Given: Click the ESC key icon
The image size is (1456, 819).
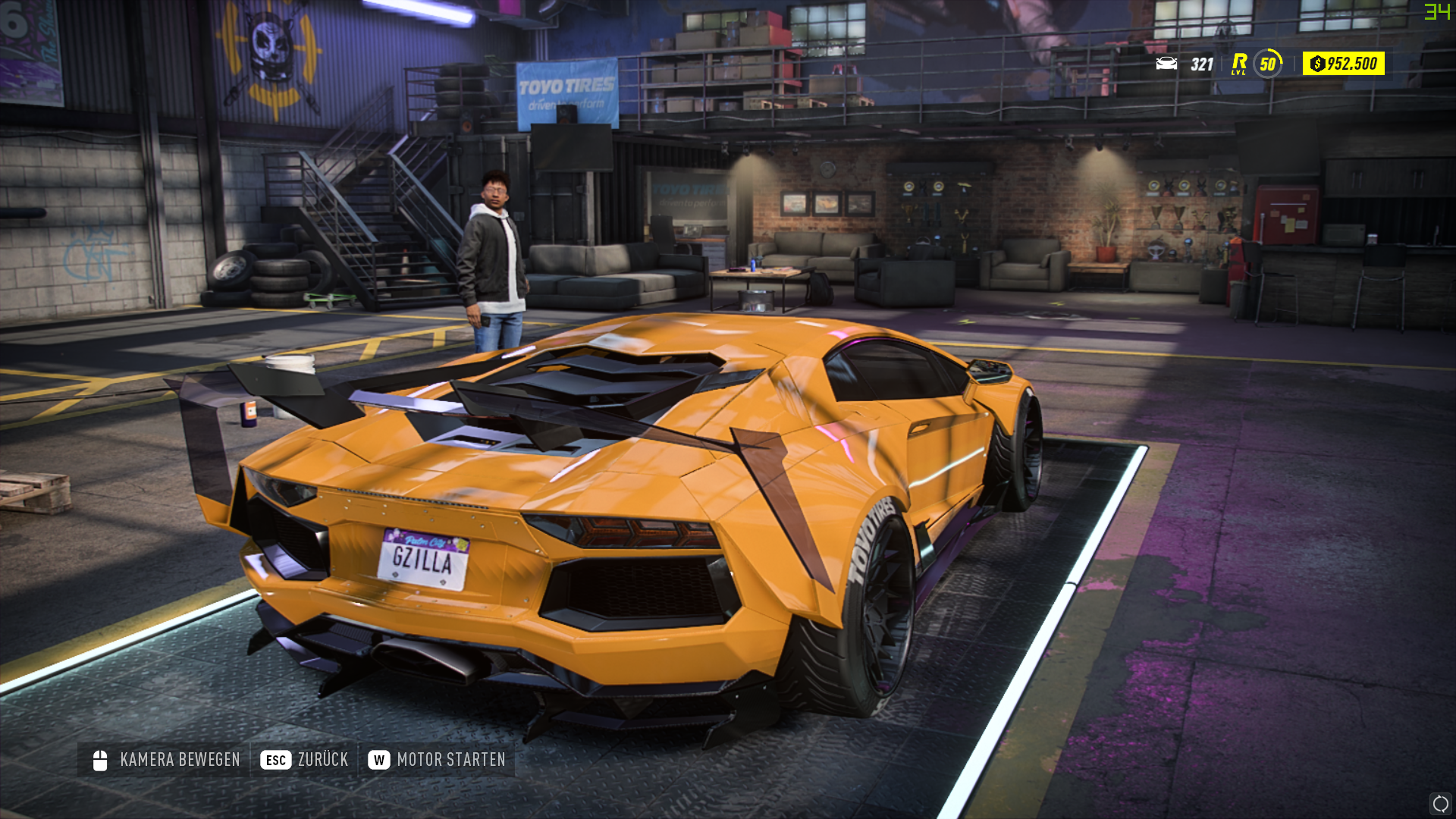Looking at the screenshot, I should [x=276, y=758].
